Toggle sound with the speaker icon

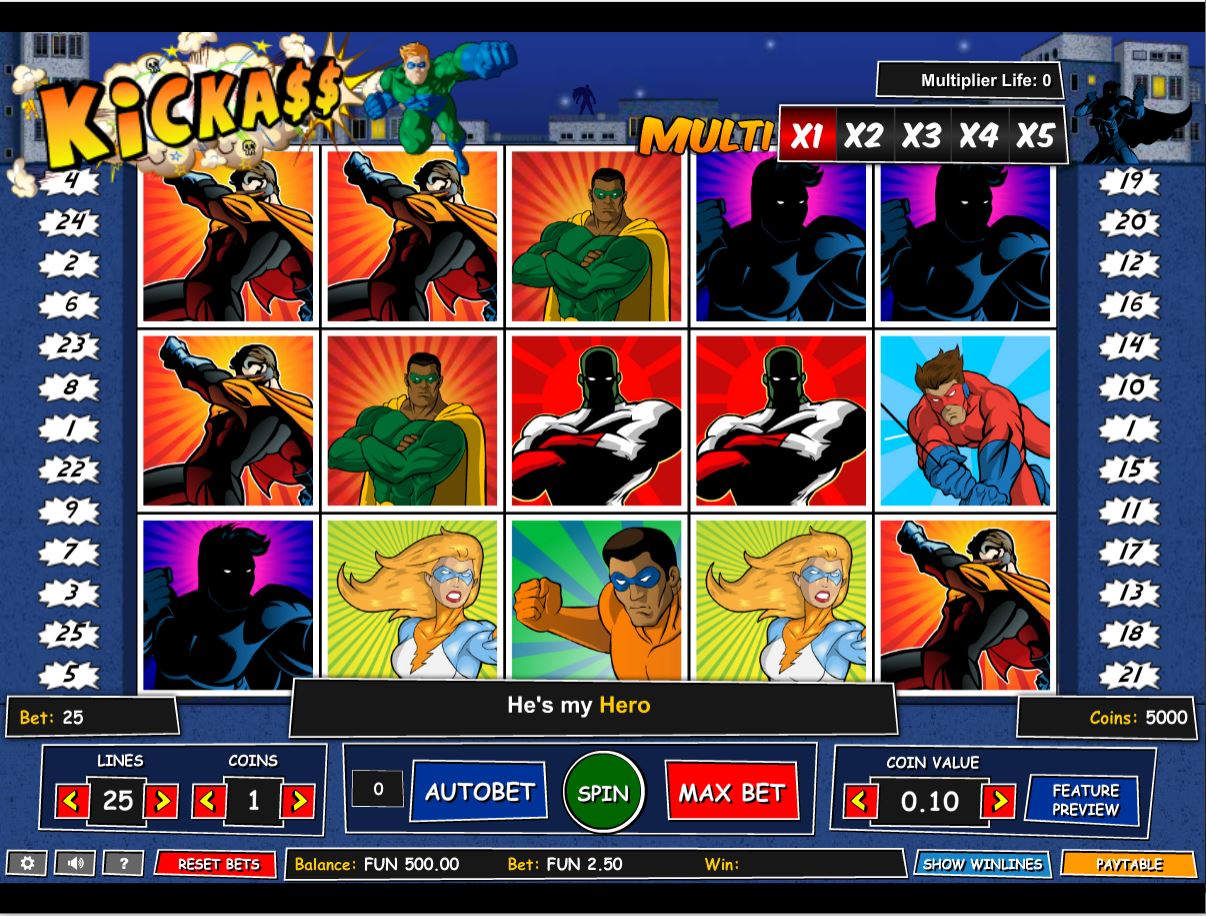(75, 863)
